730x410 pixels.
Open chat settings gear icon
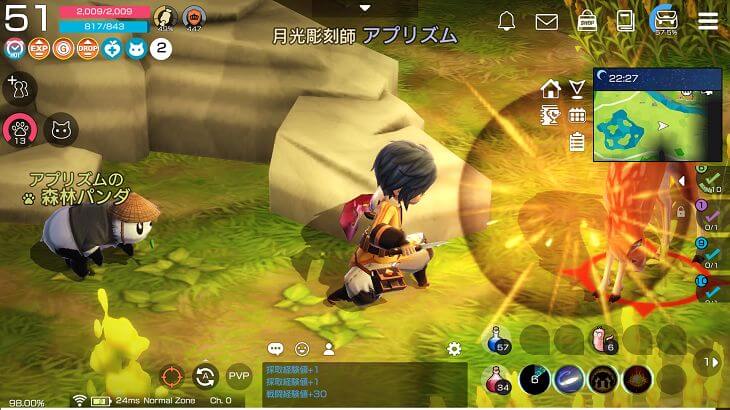click(454, 349)
